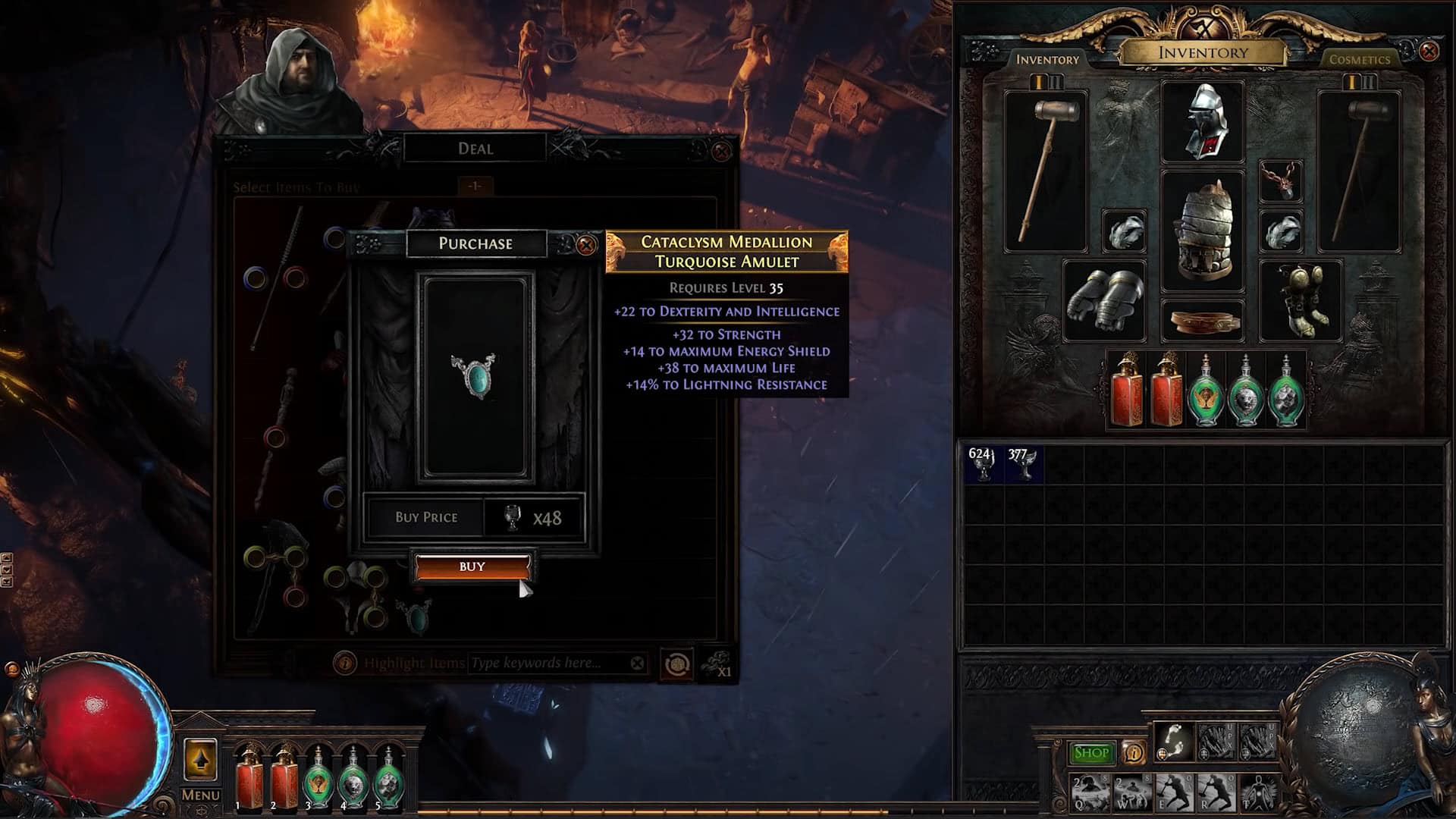The height and width of the screenshot is (819, 1456).
Task: Click the refresh icon in the Deal window
Action: (675, 665)
